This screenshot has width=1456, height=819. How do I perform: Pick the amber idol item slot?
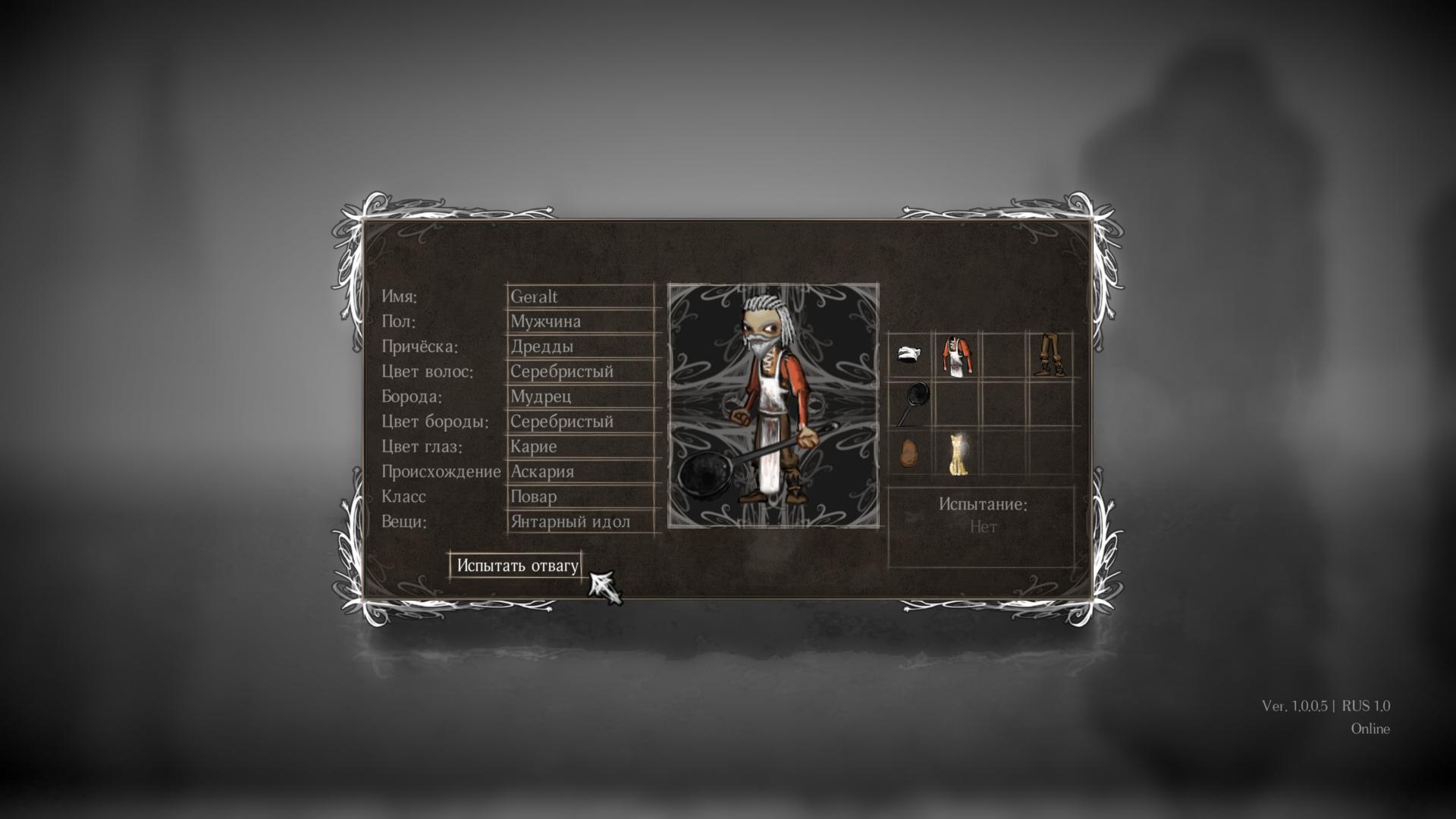959,453
